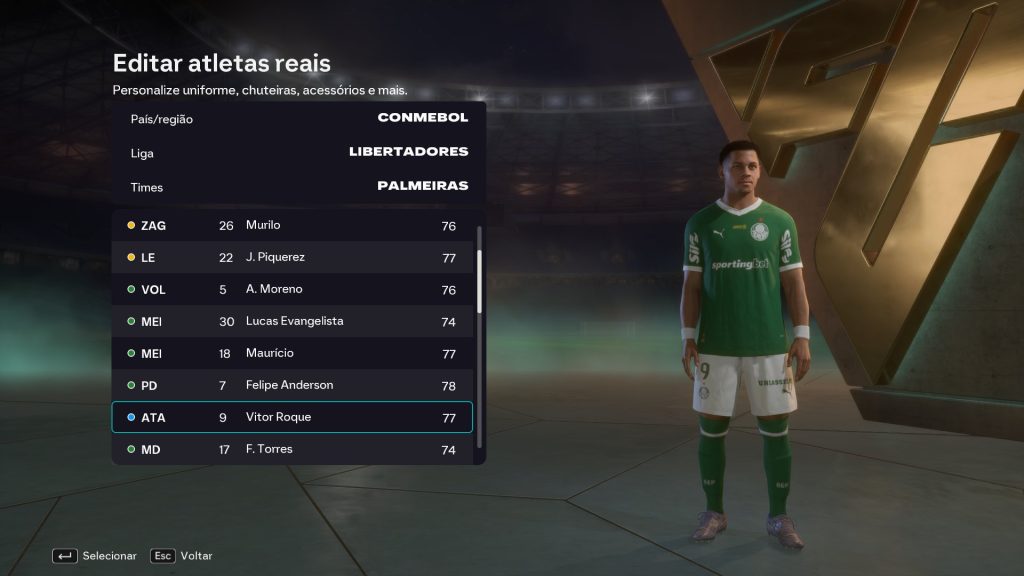Pick Lucas Evangelista from the roster
The width and height of the screenshot is (1024, 576).
tap(291, 322)
